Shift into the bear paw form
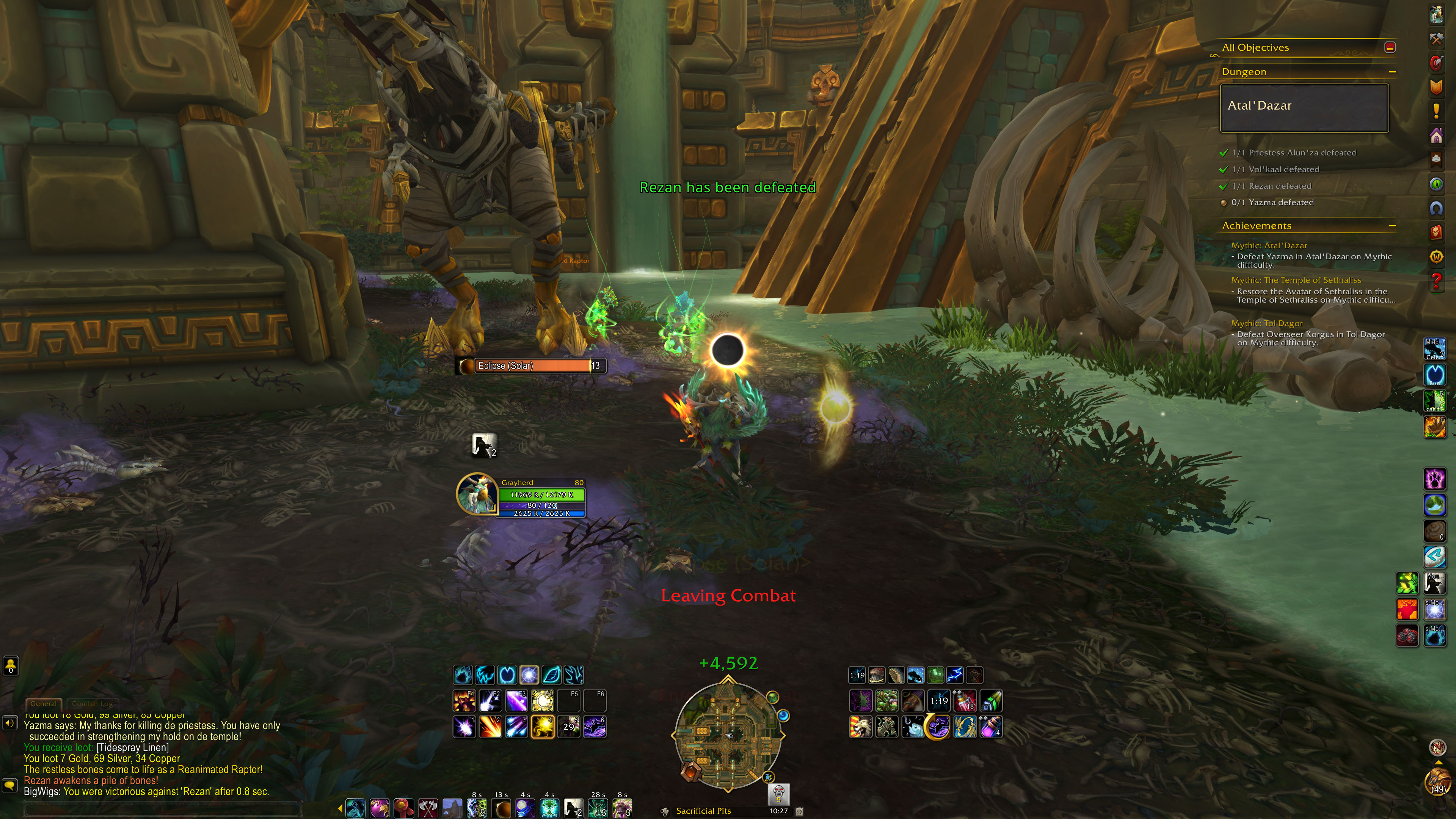Image resolution: width=1456 pixels, height=819 pixels. [x=1434, y=479]
